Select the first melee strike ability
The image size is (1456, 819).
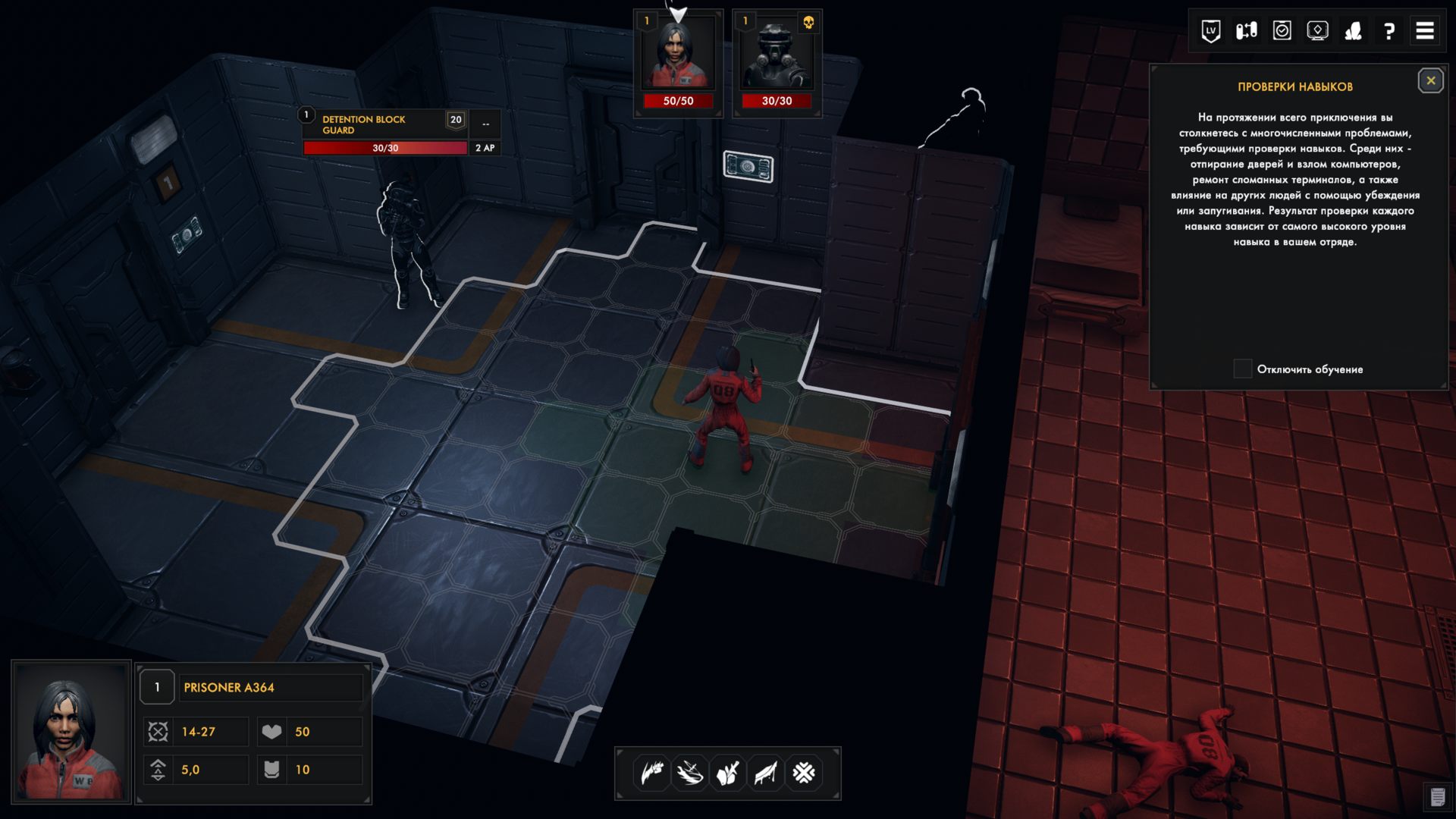651,772
